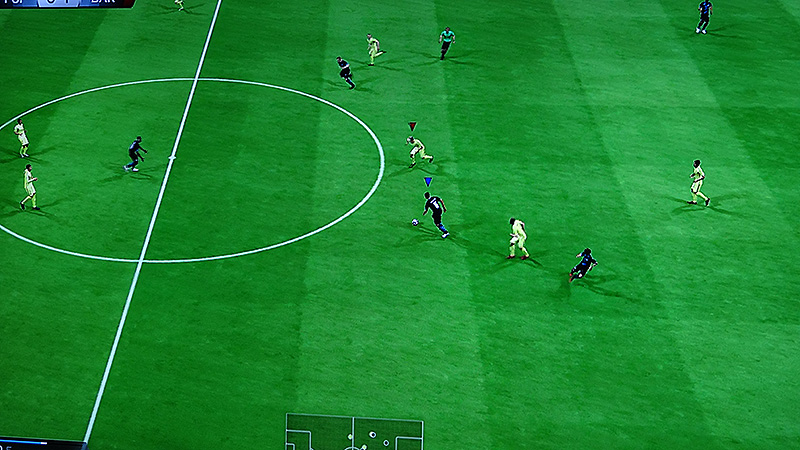Click the pitch radar minimap
This screenshot has height=450, width=800.
coord(354,433)
